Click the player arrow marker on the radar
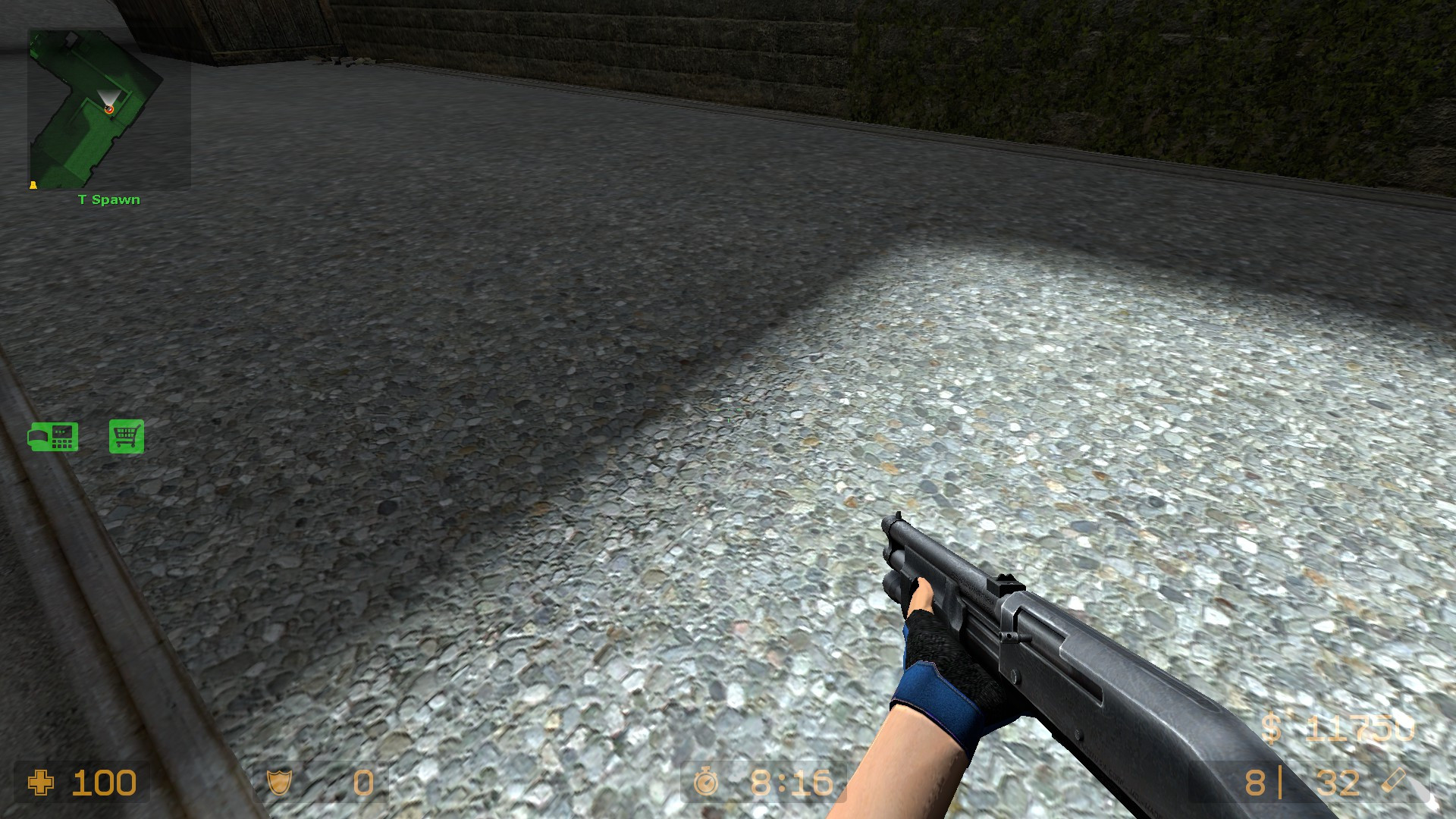Viewport: 1456px width, 819px height. pyautogui.click(x=110, y=108)
